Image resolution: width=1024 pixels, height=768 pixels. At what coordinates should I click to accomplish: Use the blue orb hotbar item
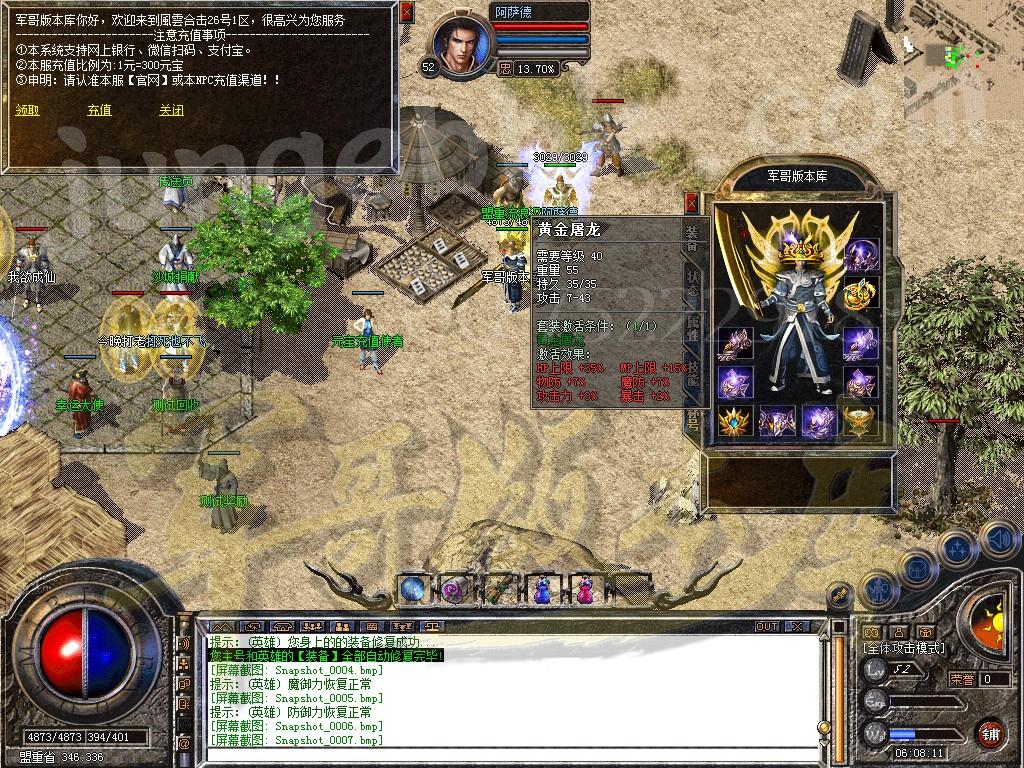tap(414, 590)
